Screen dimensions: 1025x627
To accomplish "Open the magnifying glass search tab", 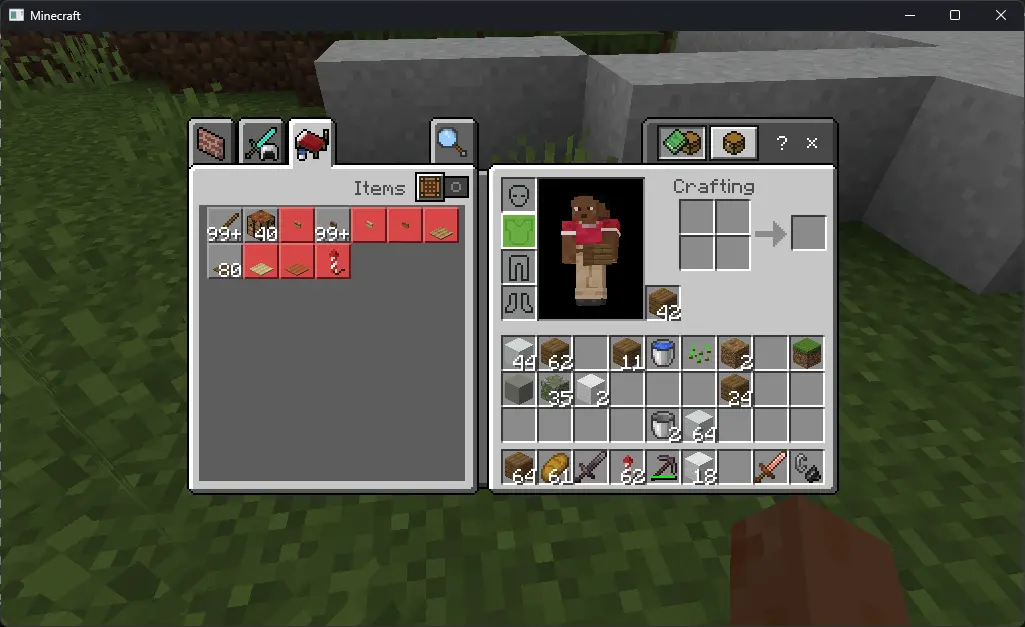I will [452, 143].
